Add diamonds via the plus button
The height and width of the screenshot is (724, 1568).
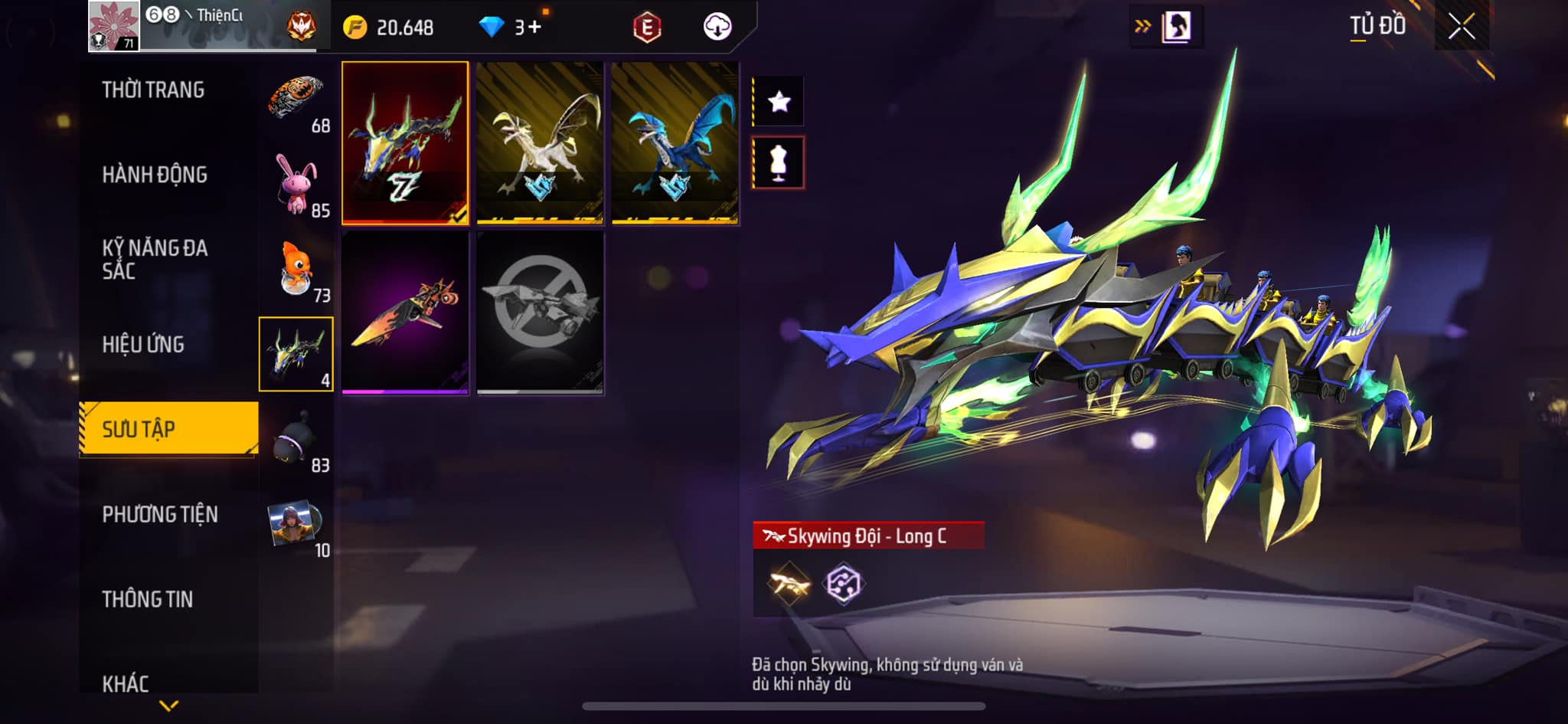point(534,28)
